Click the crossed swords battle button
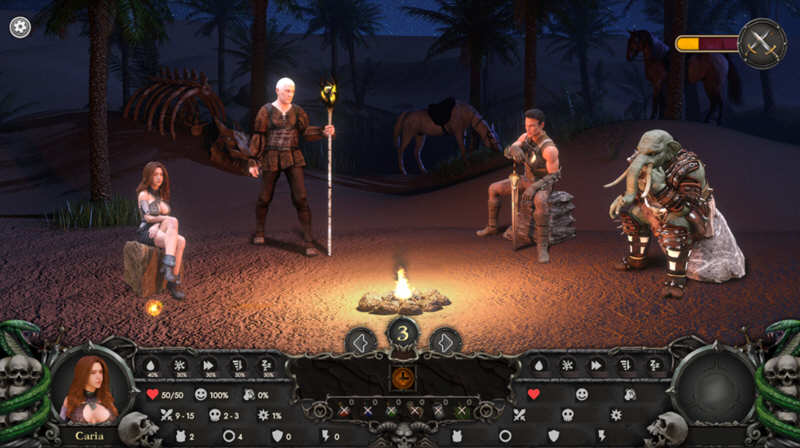Screen dimensions: 800x448 pyautogui.click(x=762, y=43)
